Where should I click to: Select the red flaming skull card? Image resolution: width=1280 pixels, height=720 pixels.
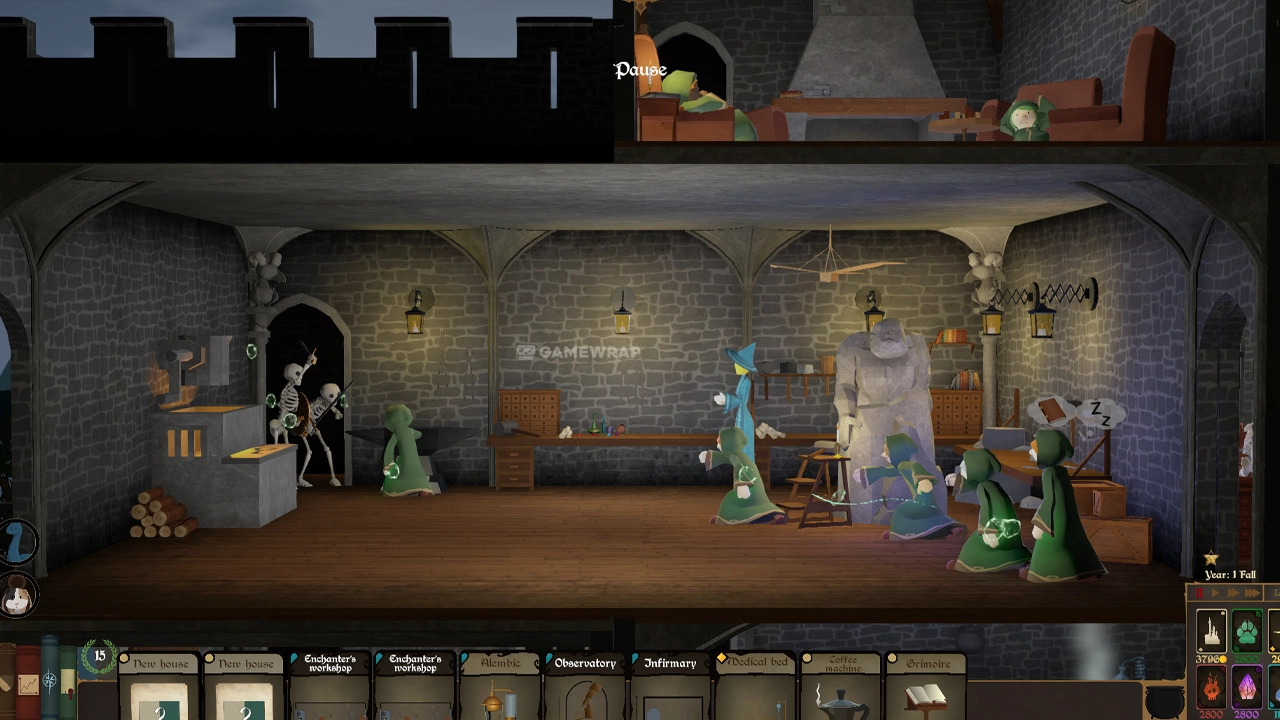click(1211, 688)
